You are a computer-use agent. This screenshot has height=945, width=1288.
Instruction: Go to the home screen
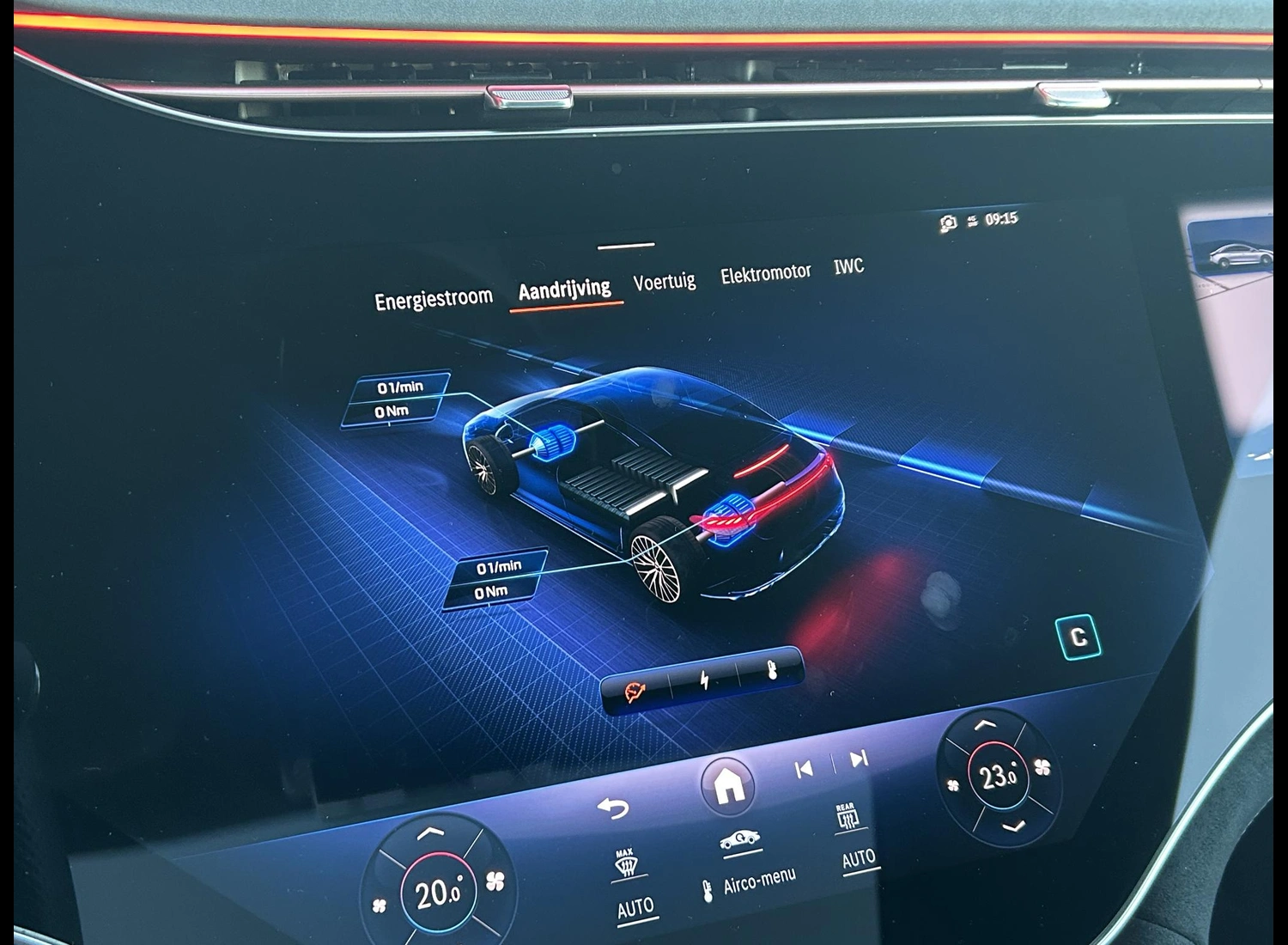pyautogui.click(x=728, y=784)
